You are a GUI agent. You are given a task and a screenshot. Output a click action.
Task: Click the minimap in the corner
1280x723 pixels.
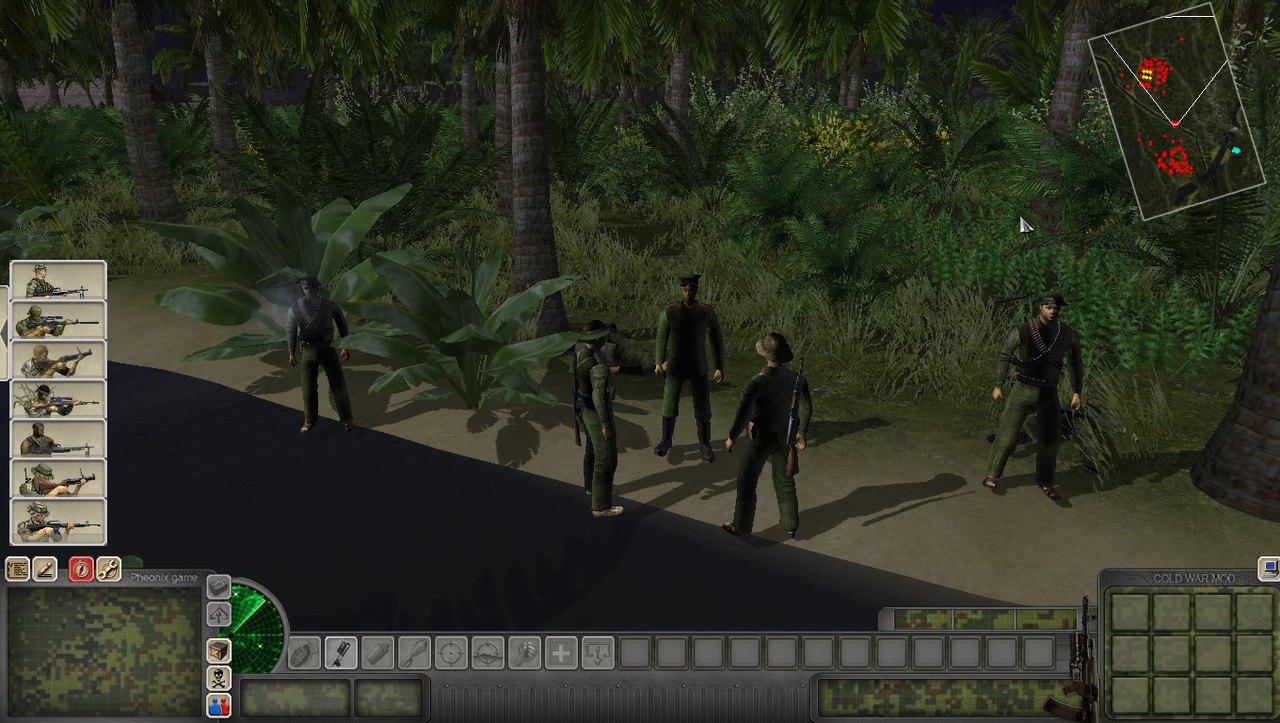click(1177, 112)
